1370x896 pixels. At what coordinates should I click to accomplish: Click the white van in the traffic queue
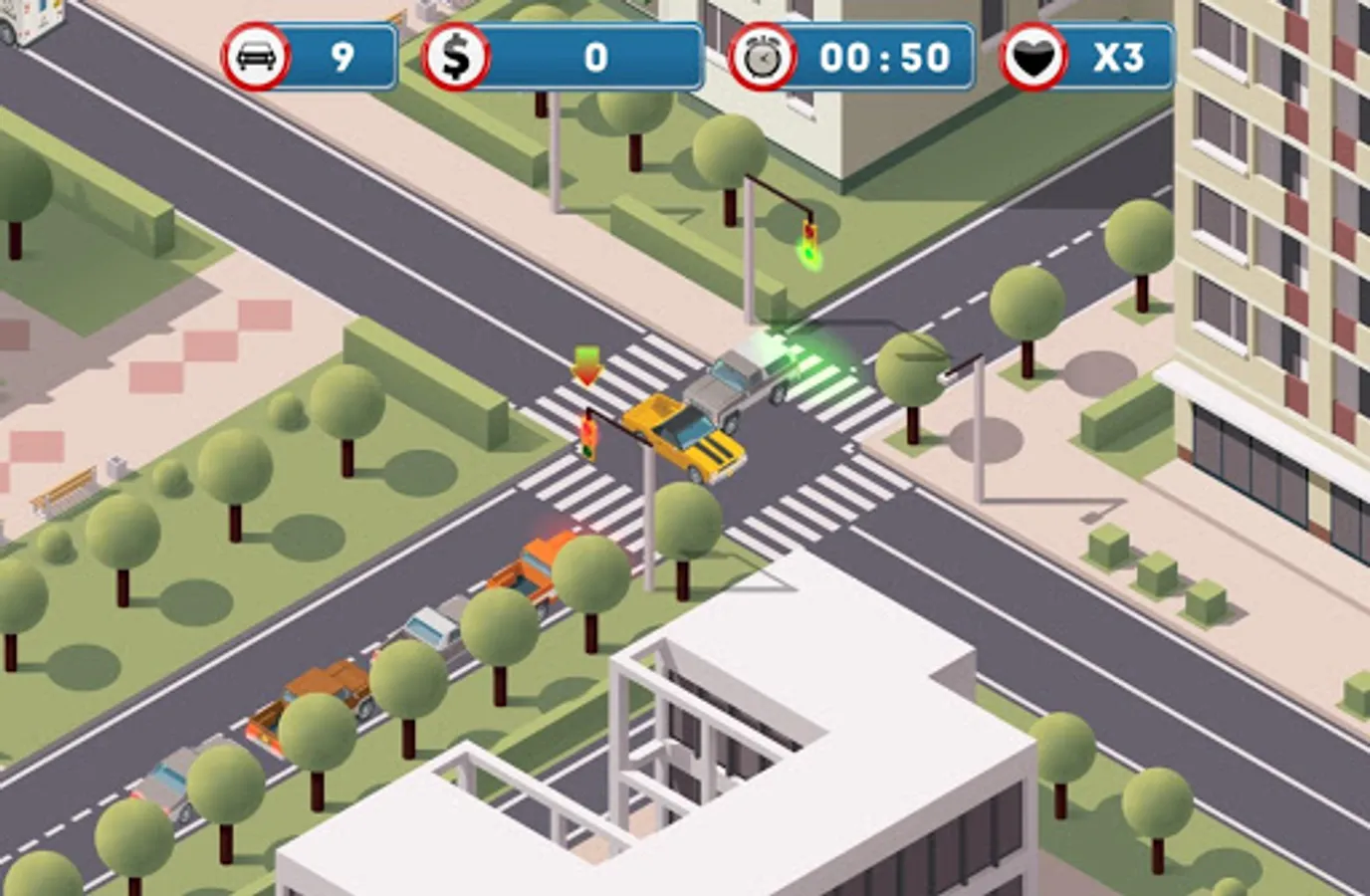430,627
